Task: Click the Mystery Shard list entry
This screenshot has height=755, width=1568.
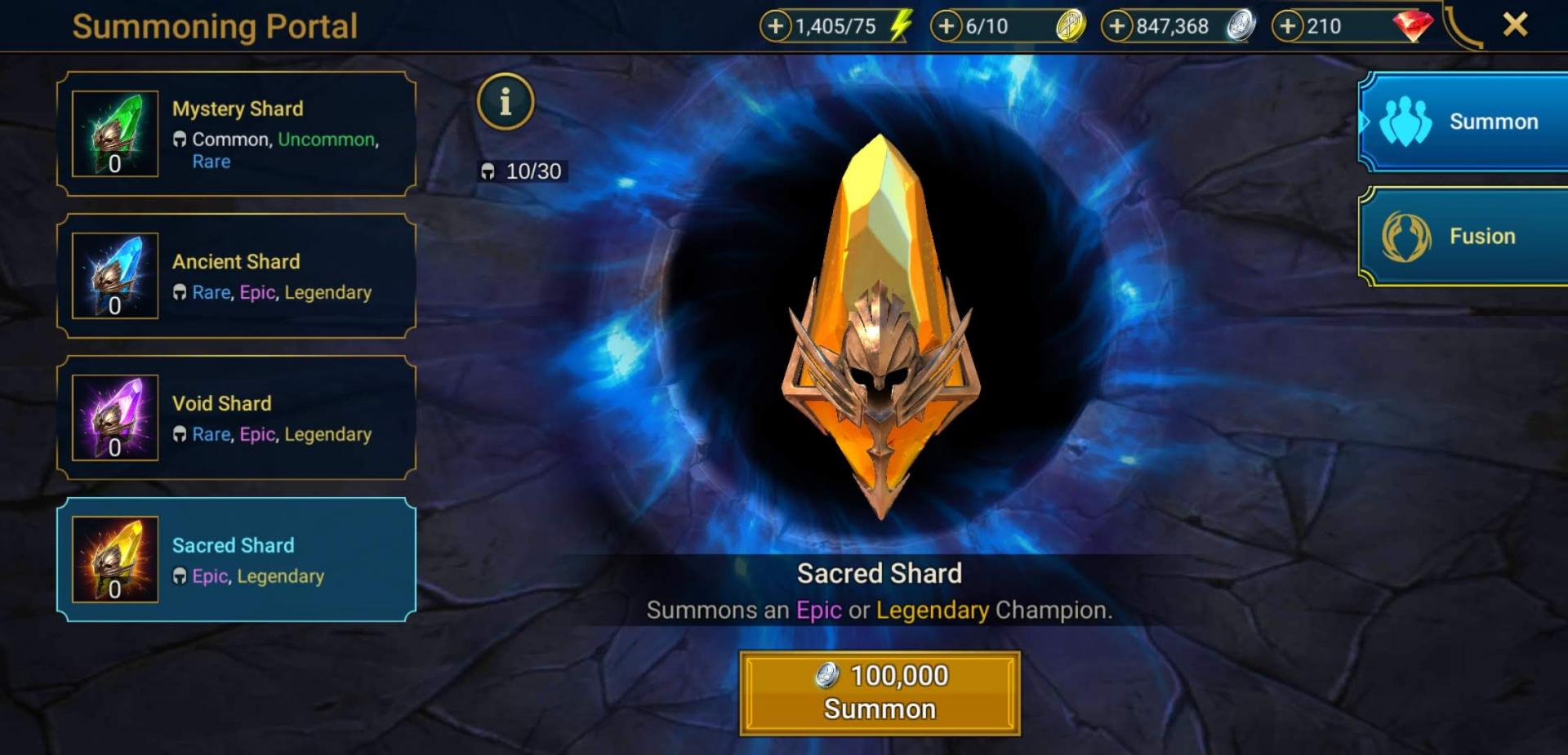Action: pos(237,135)
